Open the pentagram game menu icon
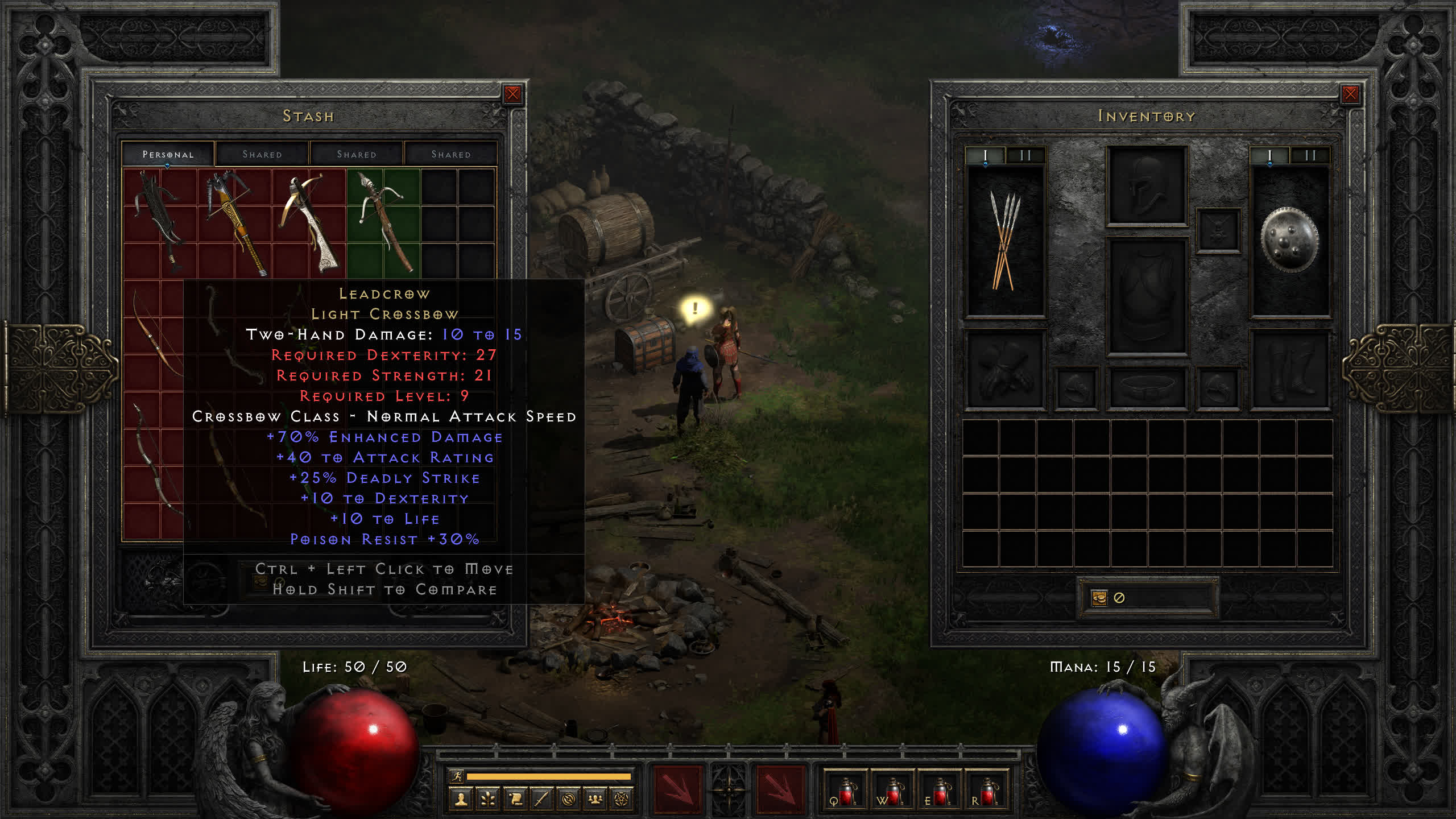 [x=622, y=800]
